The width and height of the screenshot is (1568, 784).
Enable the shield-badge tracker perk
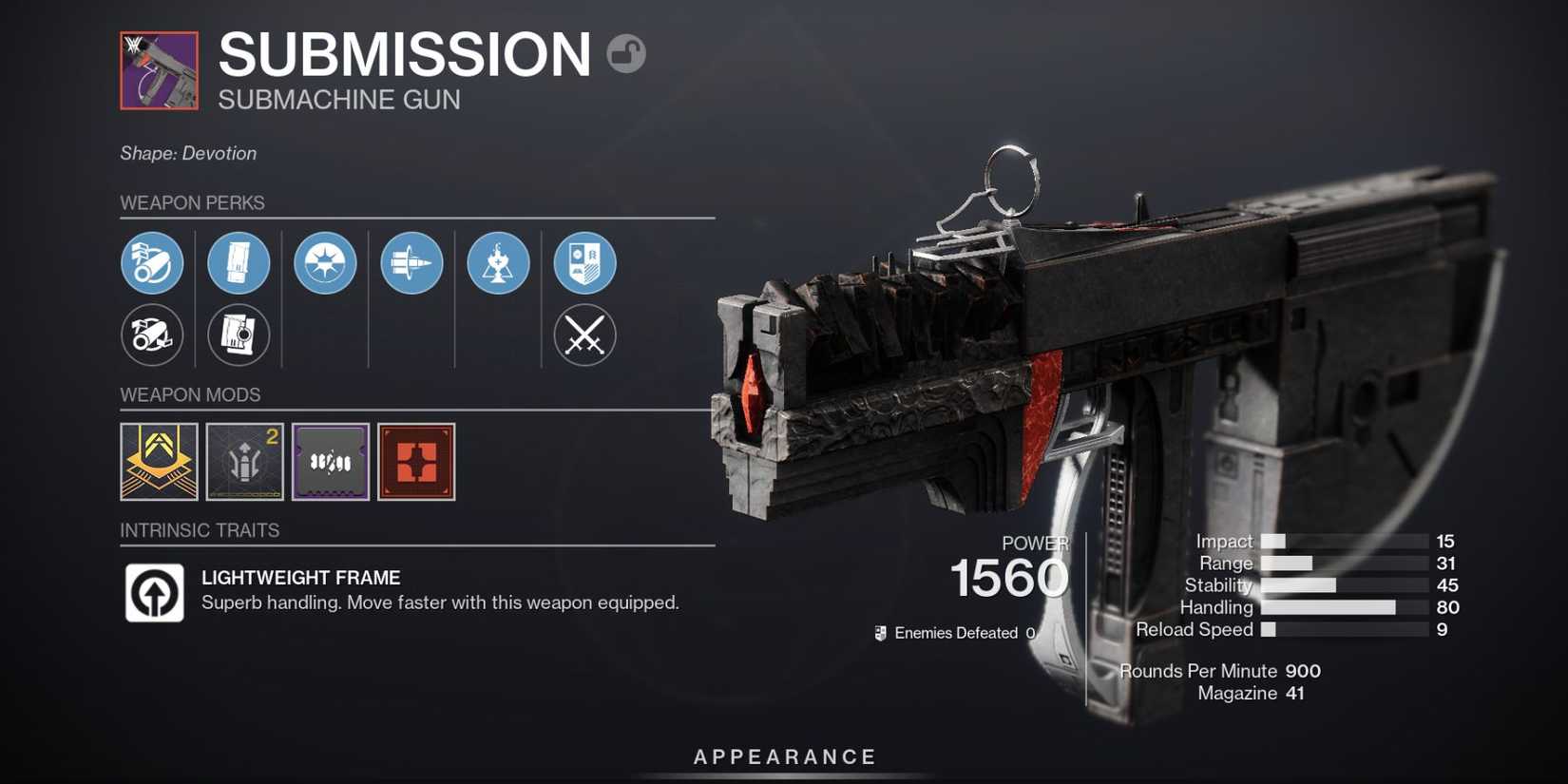click(x=583, y=263)
